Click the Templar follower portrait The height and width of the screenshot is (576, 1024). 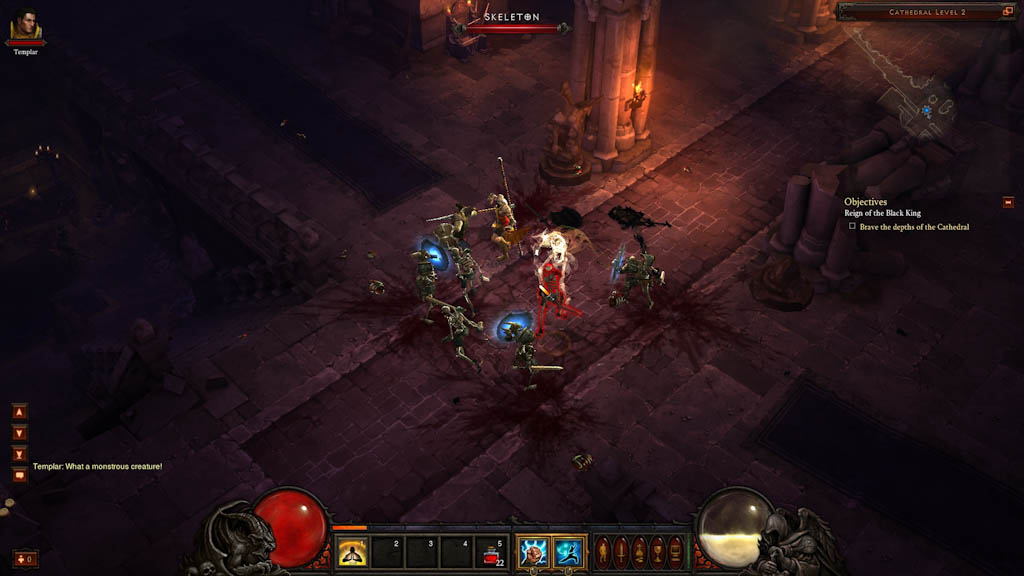[x=26, y=25]
